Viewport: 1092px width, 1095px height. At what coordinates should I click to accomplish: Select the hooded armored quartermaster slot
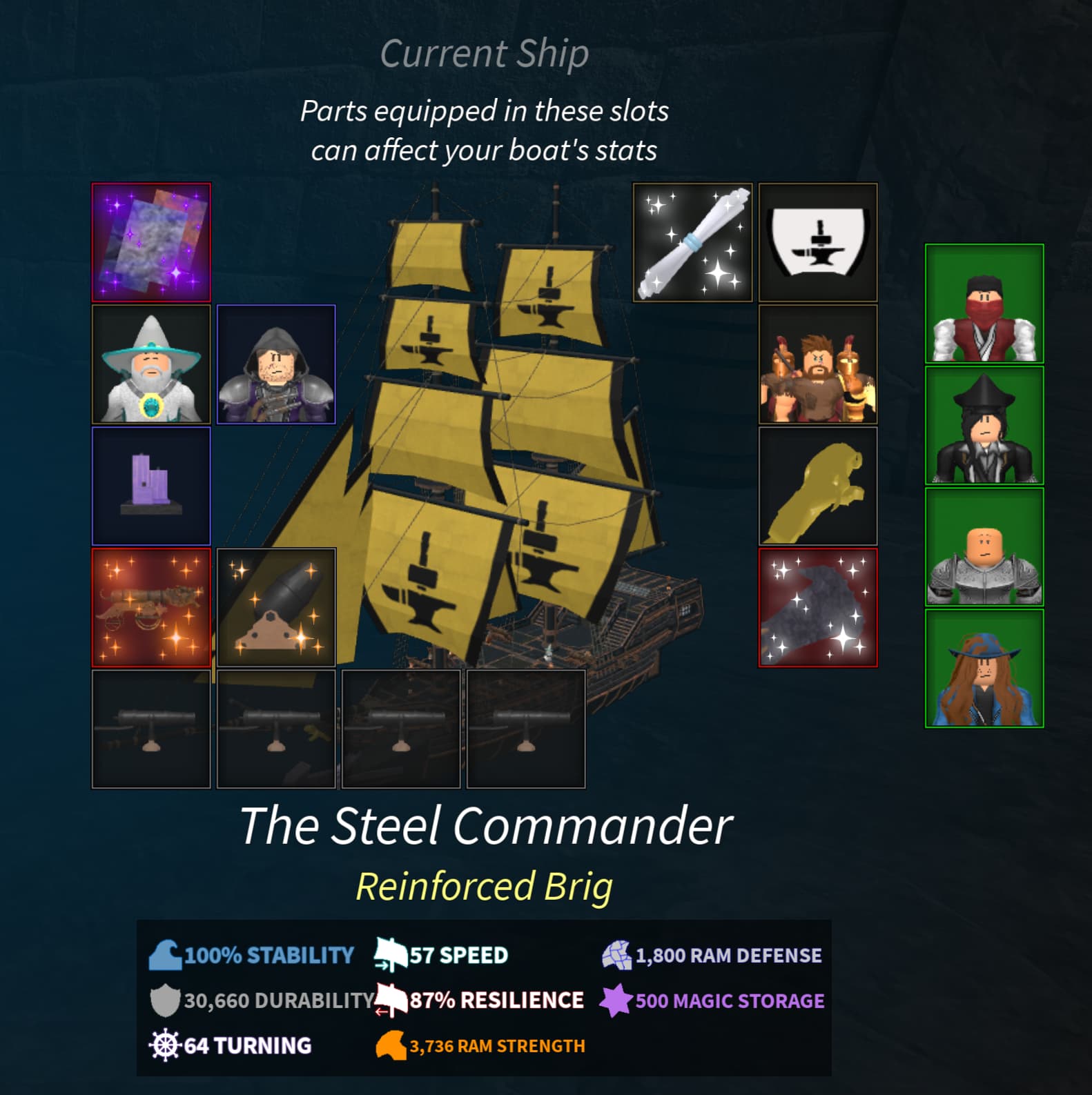[277, 365]
